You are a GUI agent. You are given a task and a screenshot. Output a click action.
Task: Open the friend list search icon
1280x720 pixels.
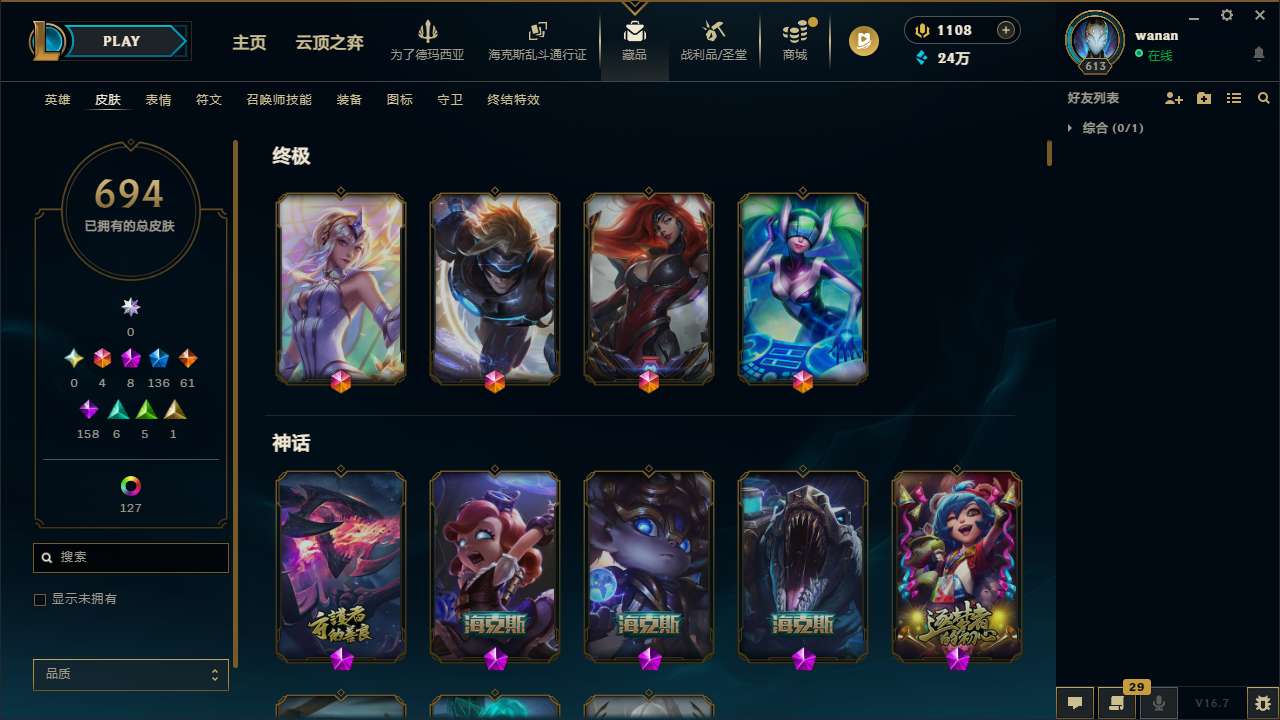(1264, 98)
